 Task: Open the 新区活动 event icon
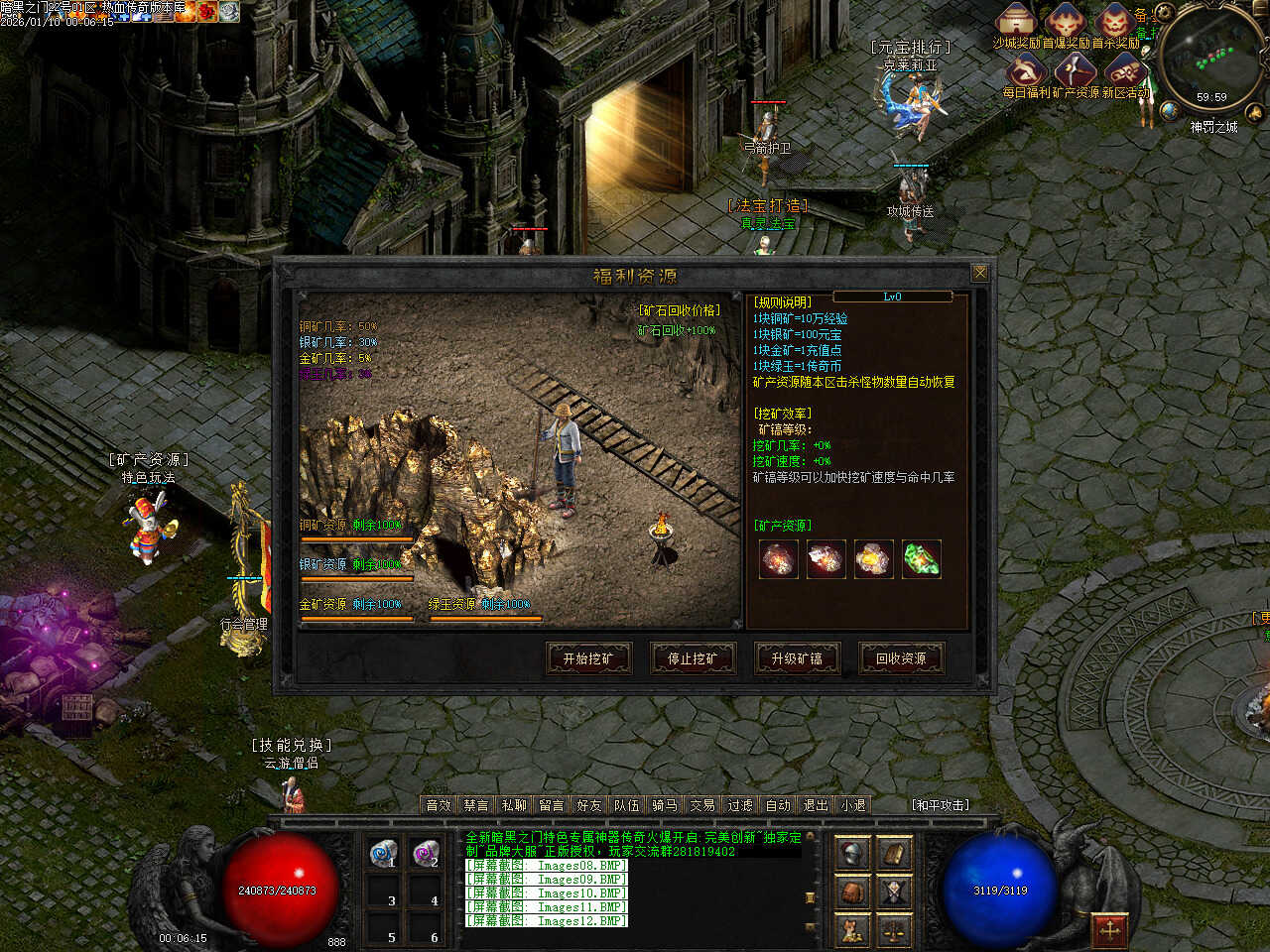tap(1124, 71)
